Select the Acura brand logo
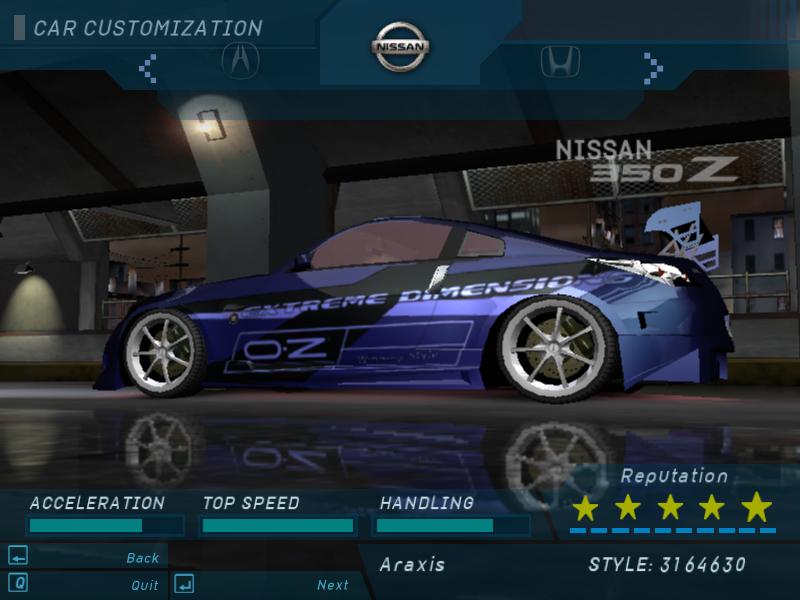The height and width of the screenshot is (600, 800). pyautogui.click(x=240, y=62)
